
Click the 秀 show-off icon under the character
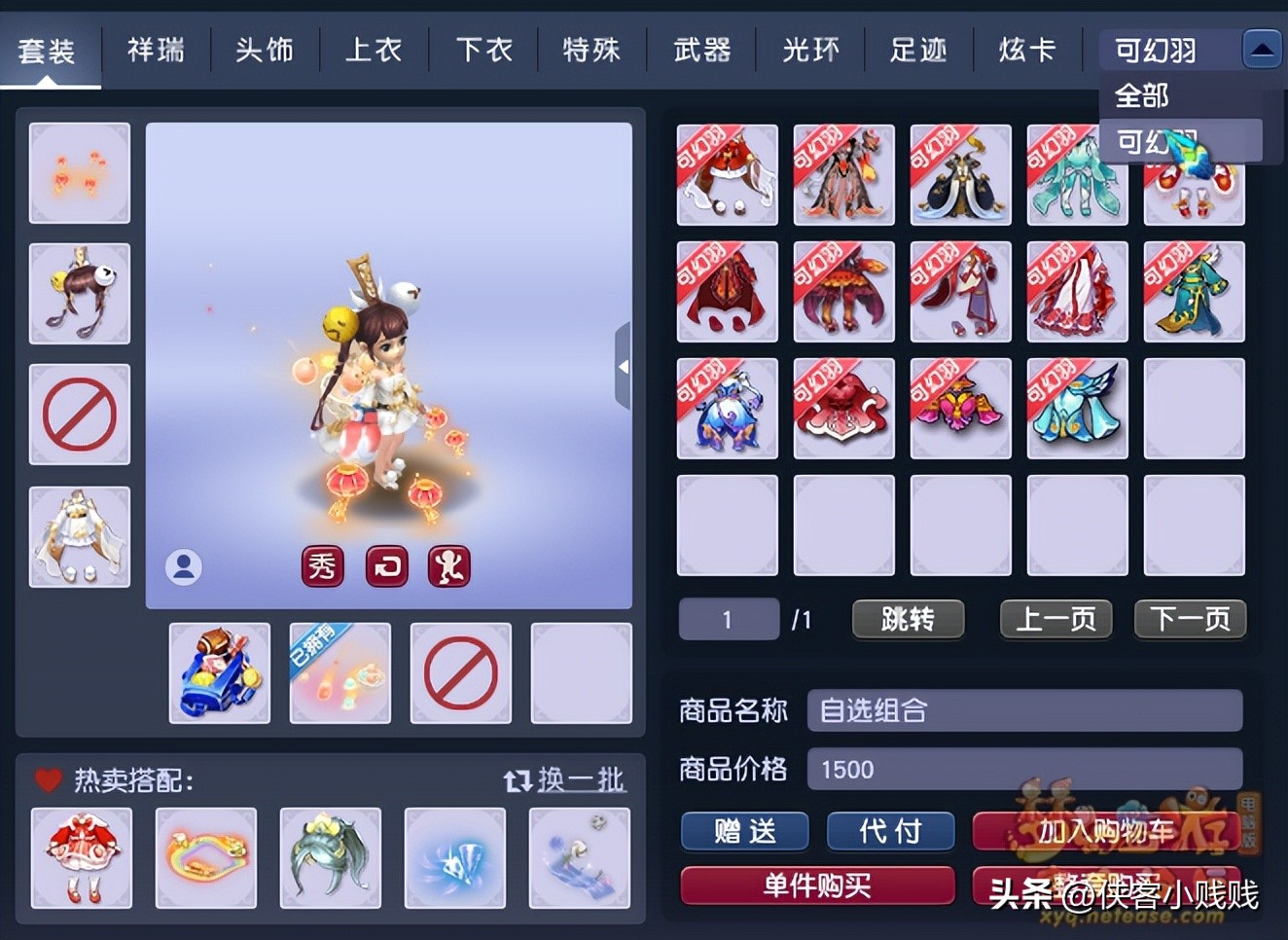[323, 567]
